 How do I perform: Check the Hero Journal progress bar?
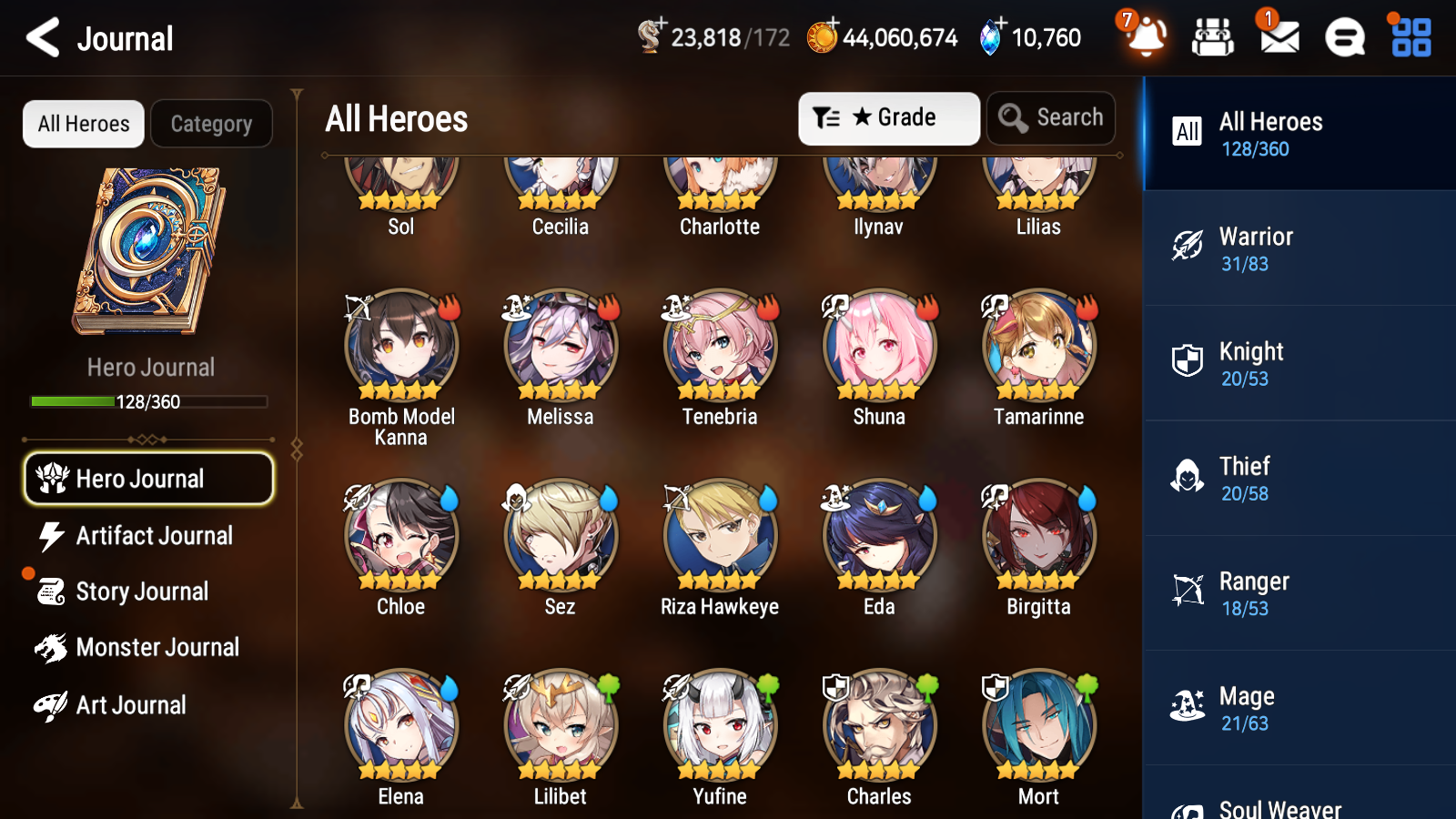pyautogui.click(x=148, y=400)
